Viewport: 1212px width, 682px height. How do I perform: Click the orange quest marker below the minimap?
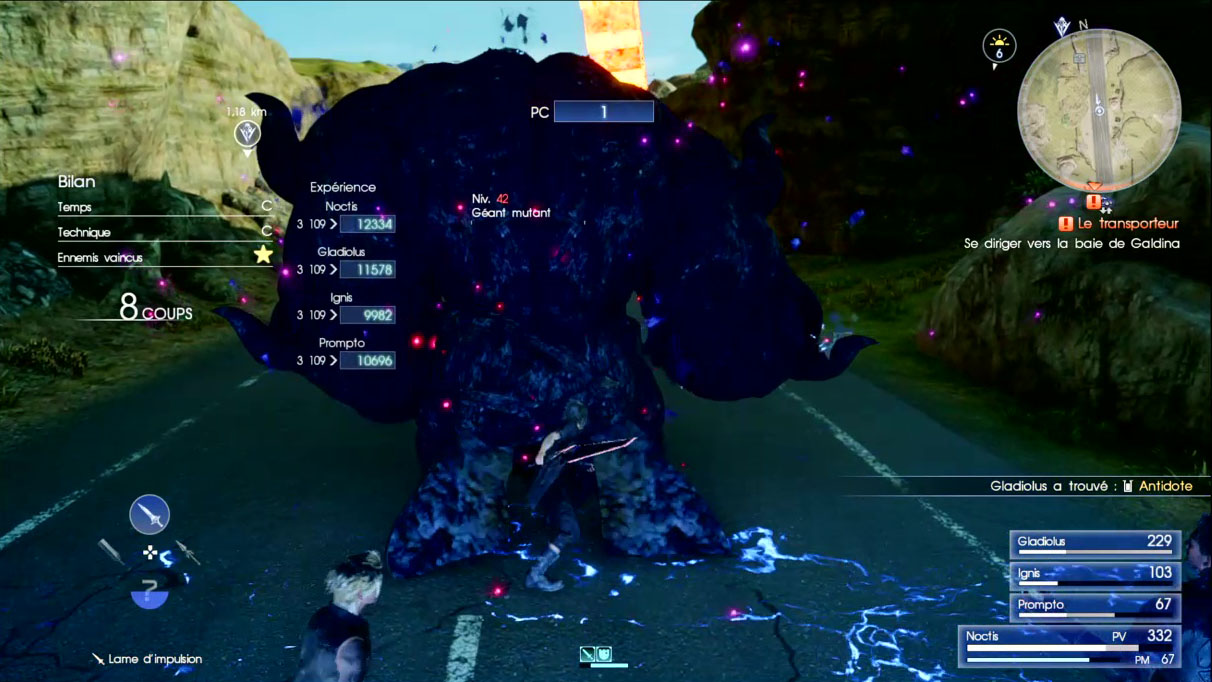(1093, 201)
